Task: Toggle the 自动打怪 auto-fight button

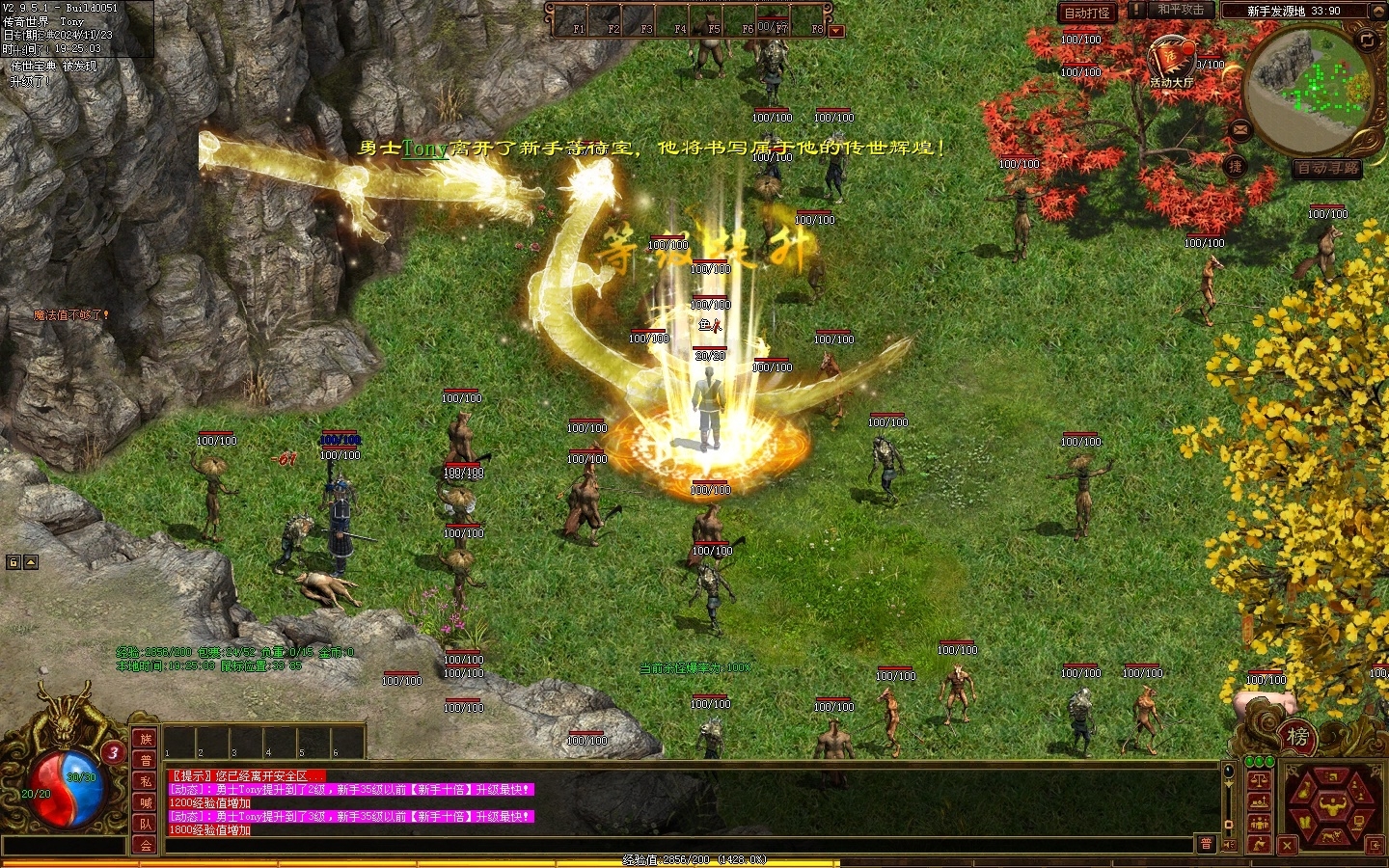Action: pos(1086,13)
